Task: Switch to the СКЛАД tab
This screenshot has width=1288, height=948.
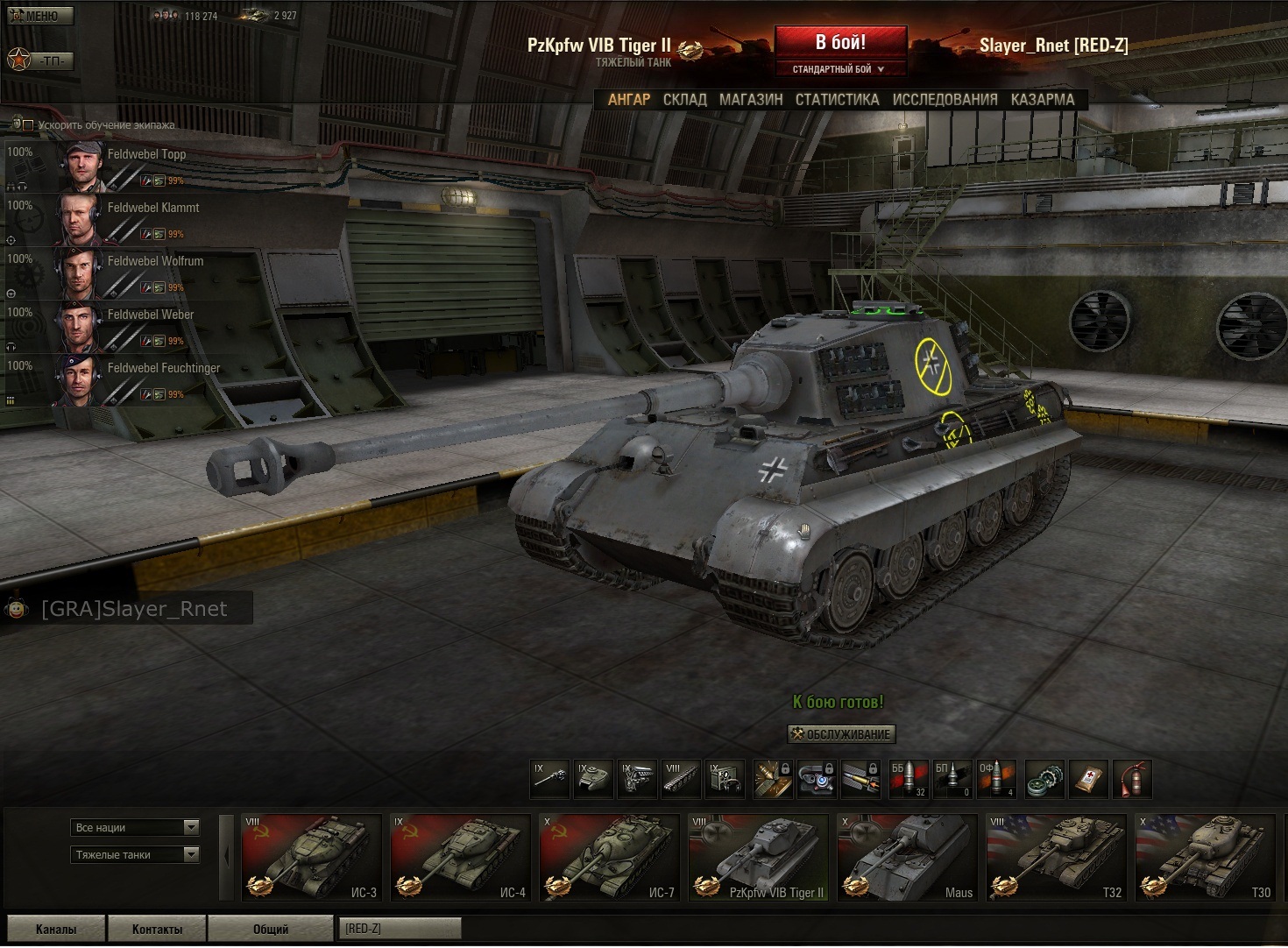Action: [x=684, y=100]
